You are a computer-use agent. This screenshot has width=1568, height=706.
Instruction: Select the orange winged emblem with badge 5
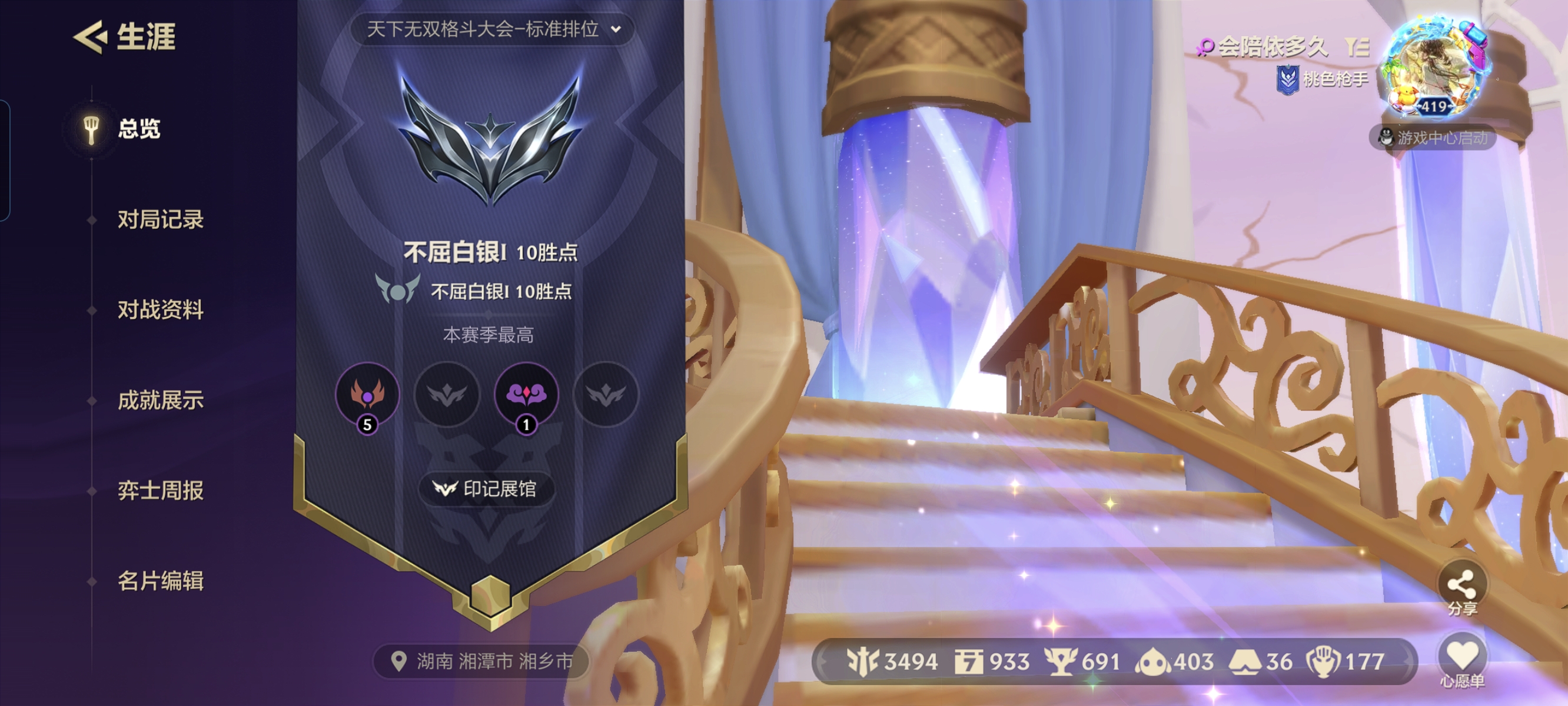pyautogui.click(x=367, y=394)
